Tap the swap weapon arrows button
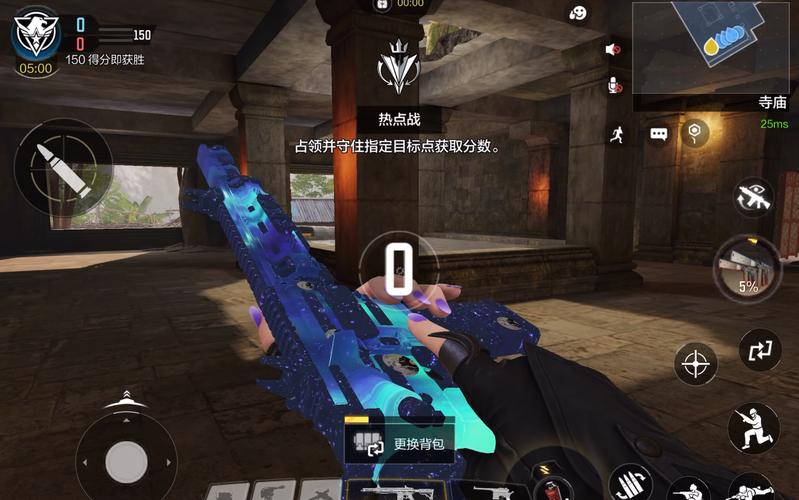 point(759,349)
